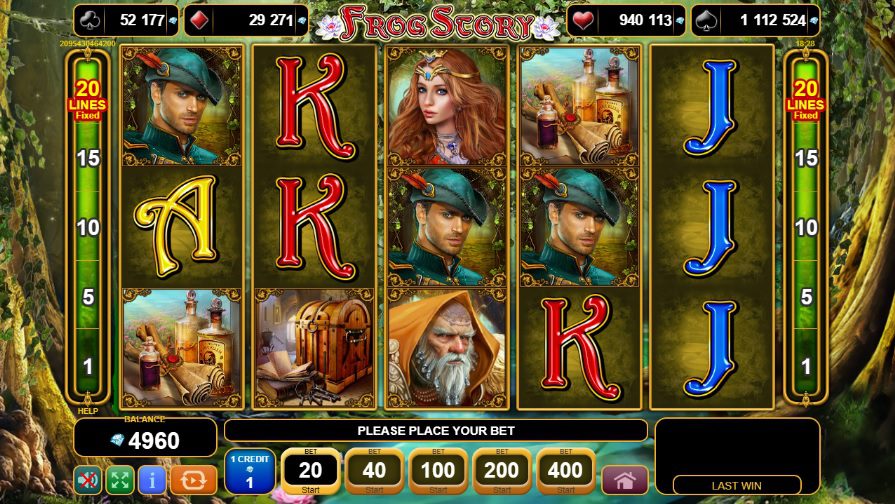Image resolution: width=895 pixels, height=504 pixels.
Task: View the hearts jackpot counter
Action: coord(627,19)
